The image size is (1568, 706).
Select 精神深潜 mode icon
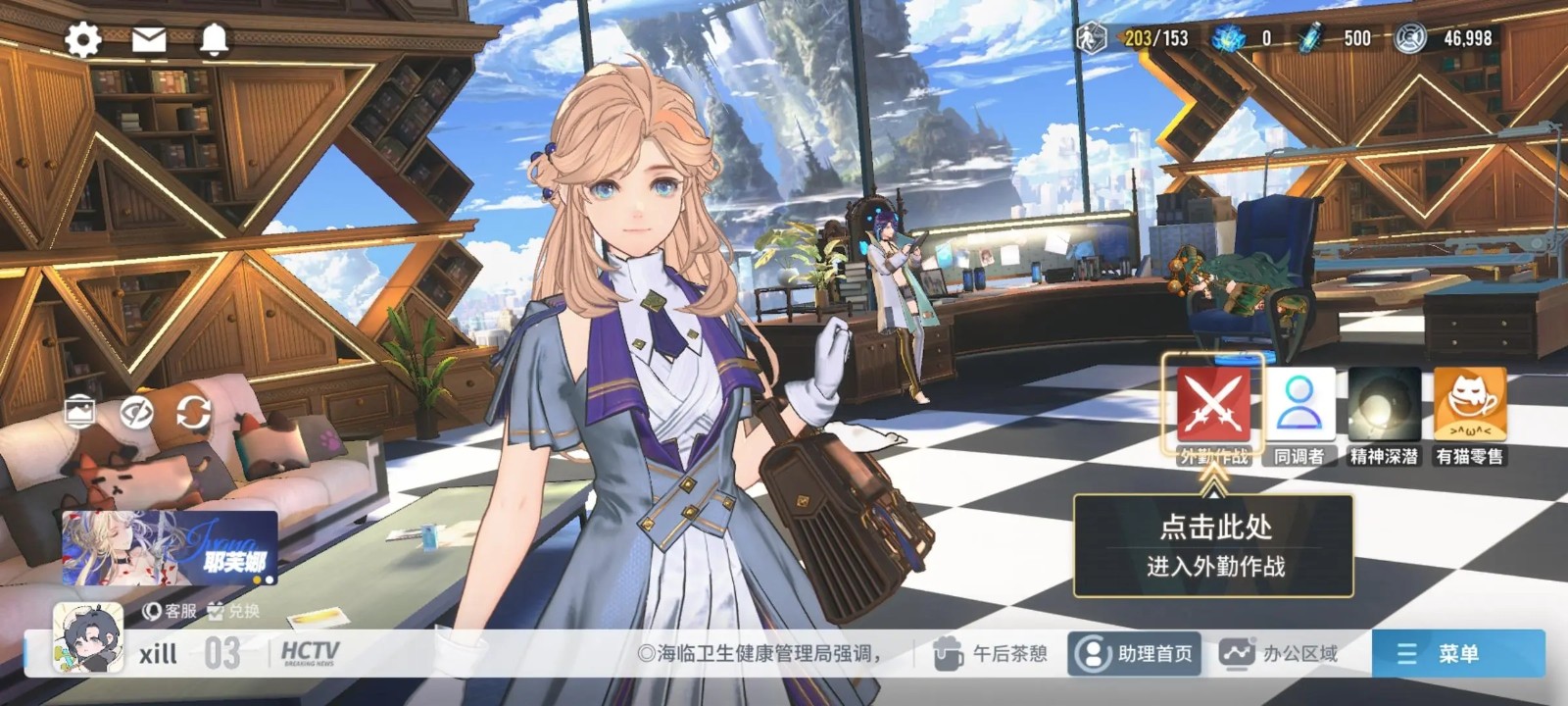coord(1384,407)
